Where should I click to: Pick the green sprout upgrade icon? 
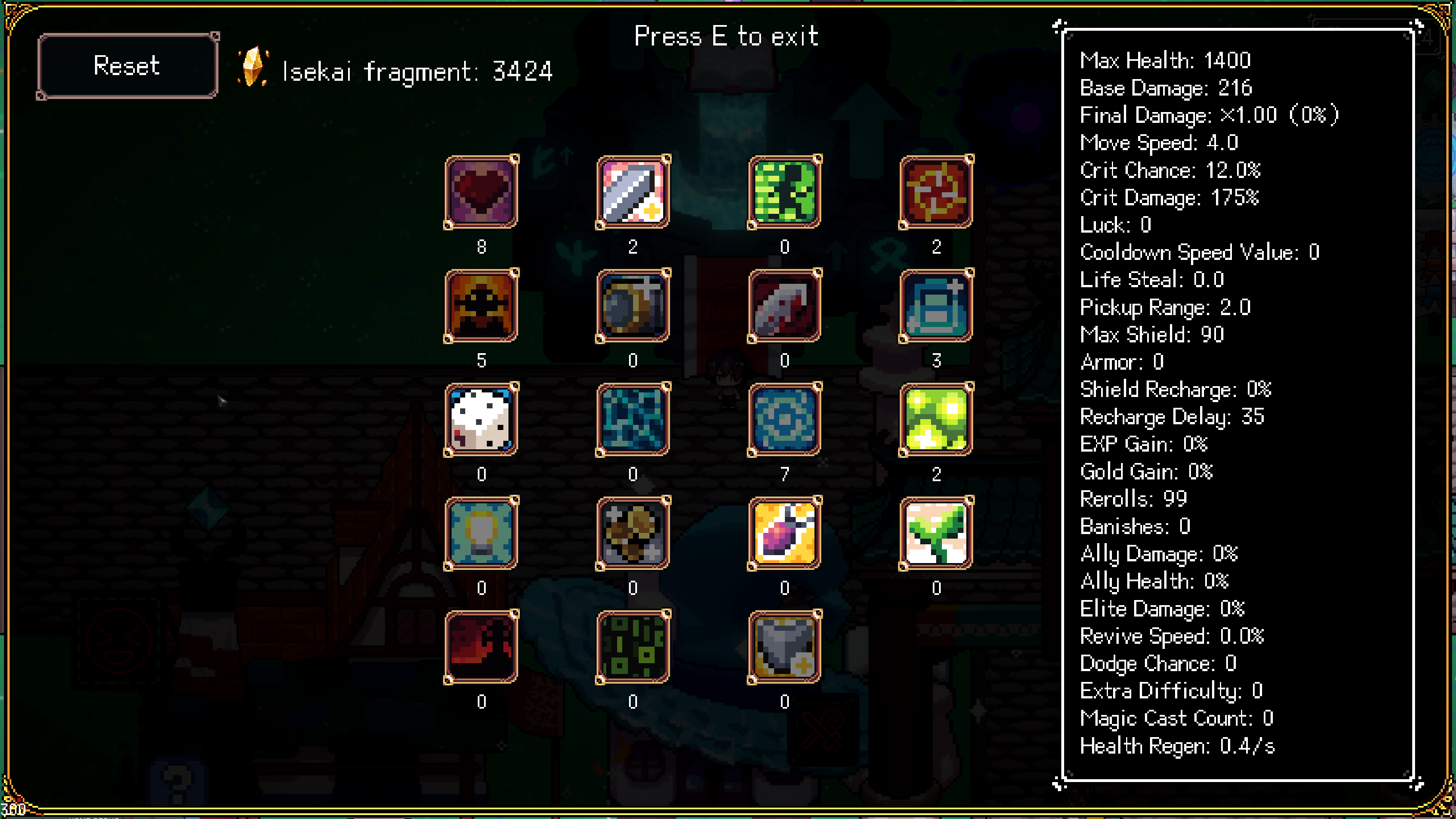pyautogui.click(x=936, y=533)
